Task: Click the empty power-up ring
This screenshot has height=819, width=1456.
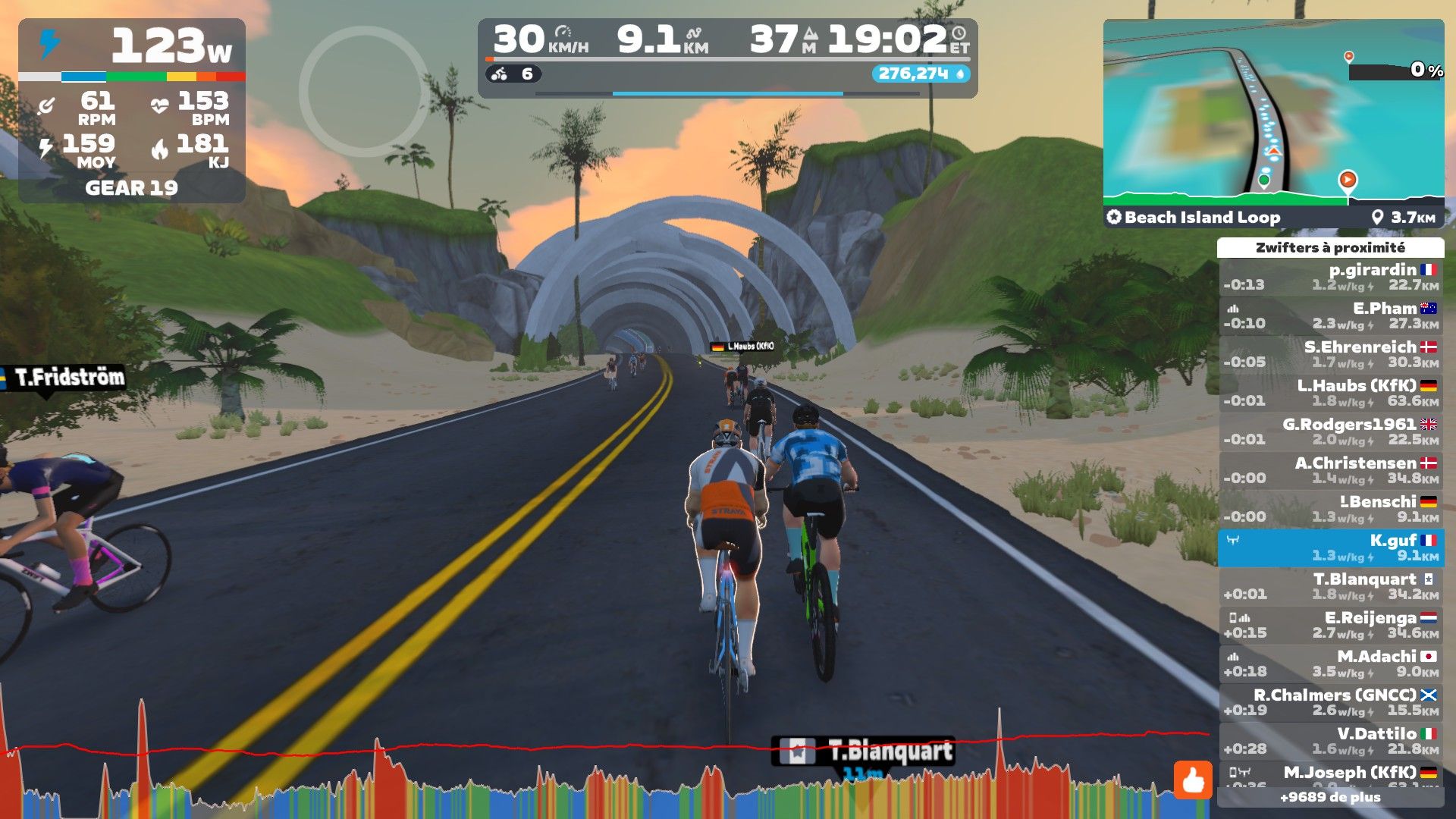Action: point(364,91)
